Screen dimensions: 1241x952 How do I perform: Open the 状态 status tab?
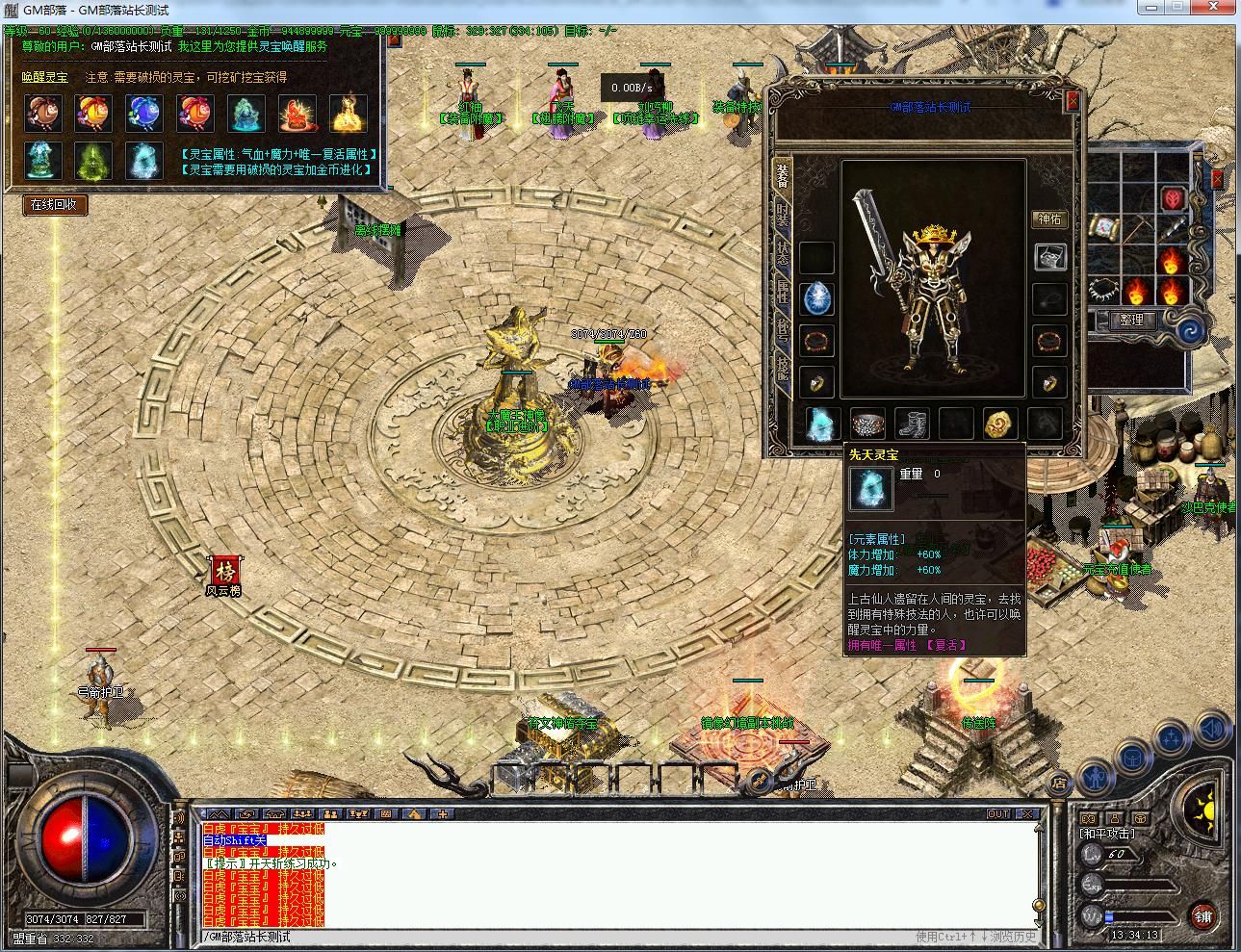783,253
